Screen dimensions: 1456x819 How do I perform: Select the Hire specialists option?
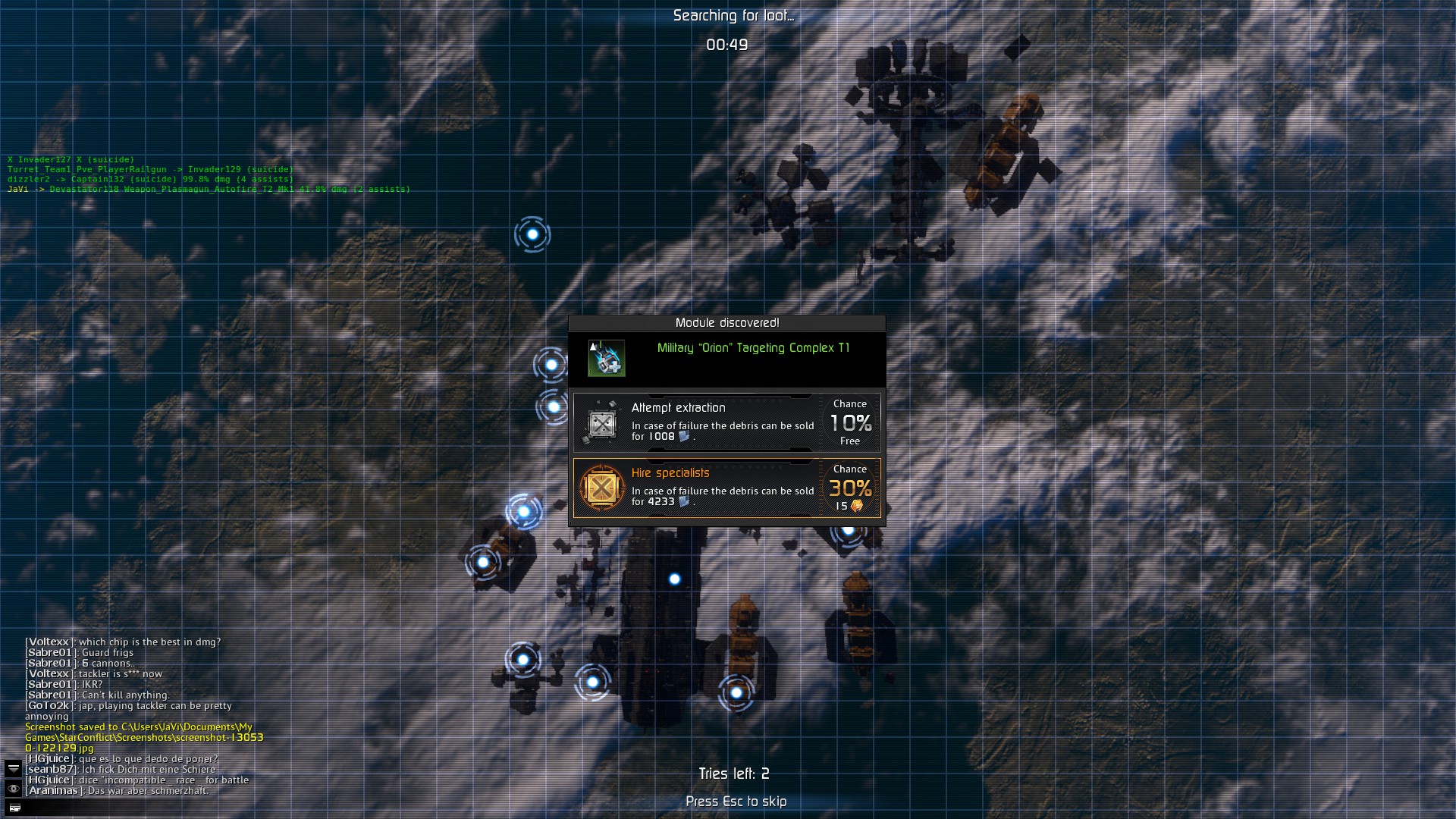coord(726,488)
